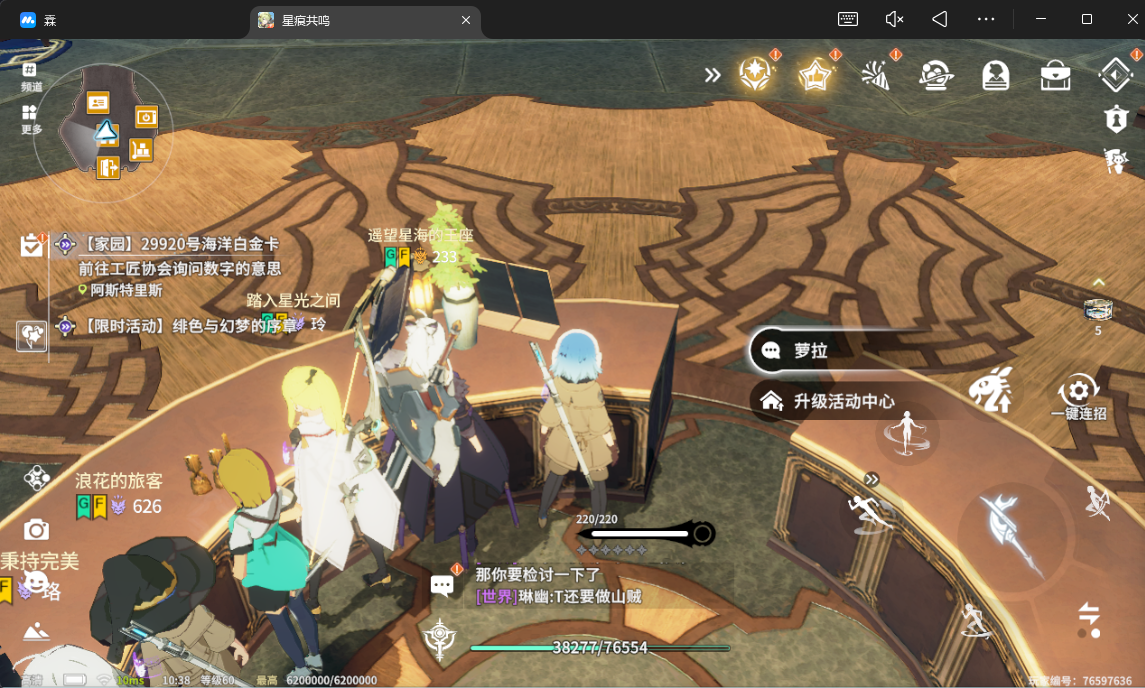This screenshot has width=1145, height=688.
Task: Activate the 一键连招 one-key combo button
Action: 1078,393
